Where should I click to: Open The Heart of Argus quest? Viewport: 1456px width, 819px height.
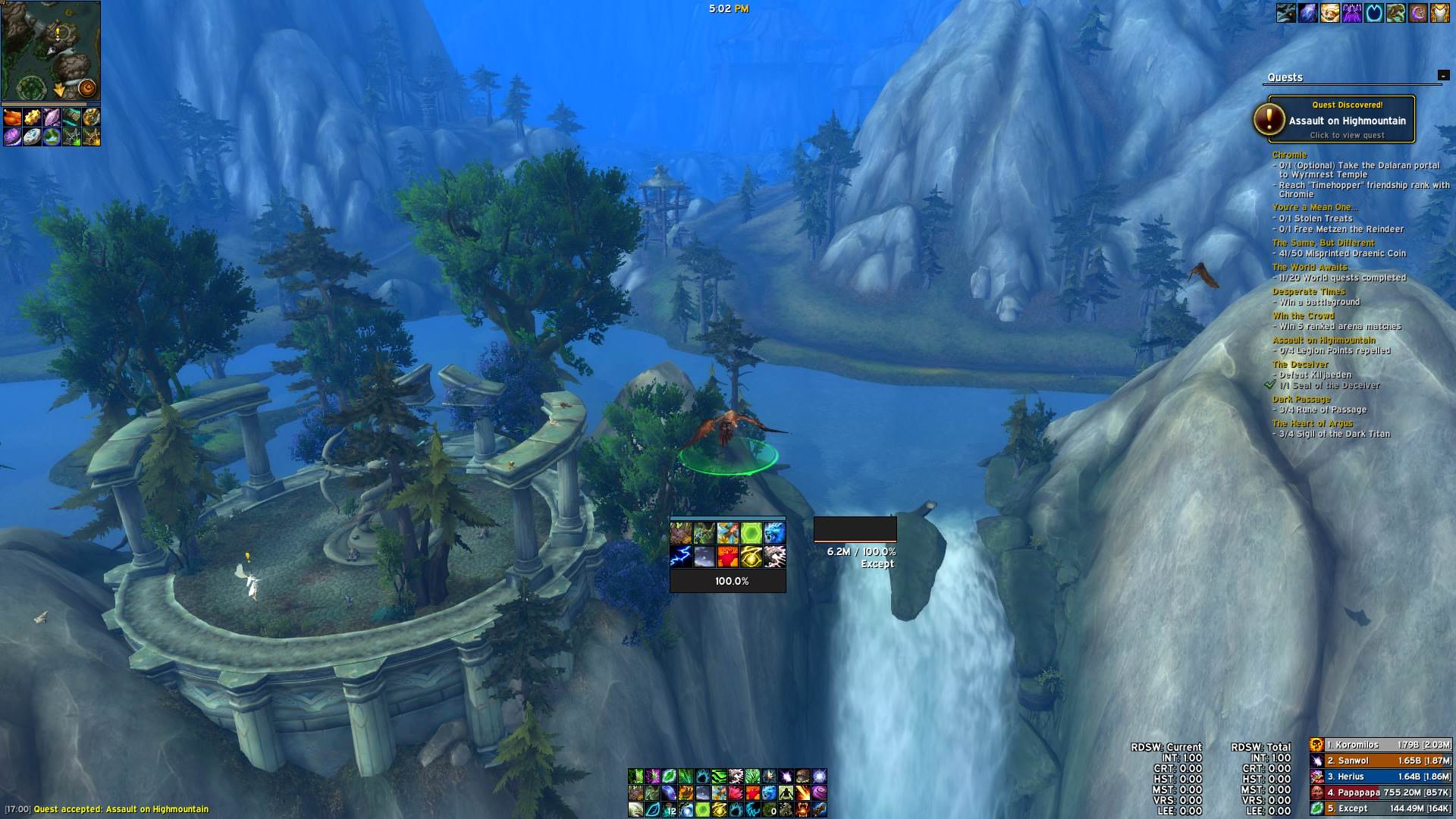1312,423
